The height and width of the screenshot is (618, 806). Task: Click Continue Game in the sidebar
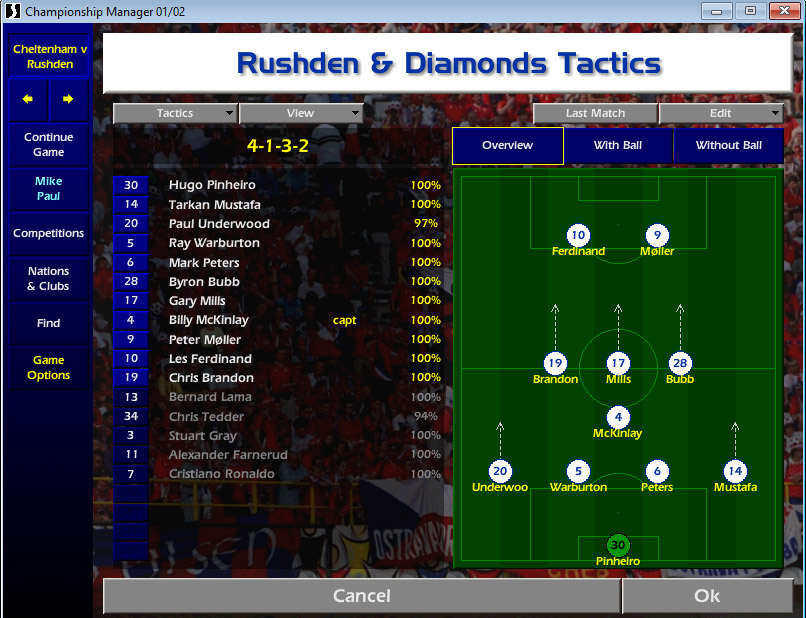click(49, 145)
